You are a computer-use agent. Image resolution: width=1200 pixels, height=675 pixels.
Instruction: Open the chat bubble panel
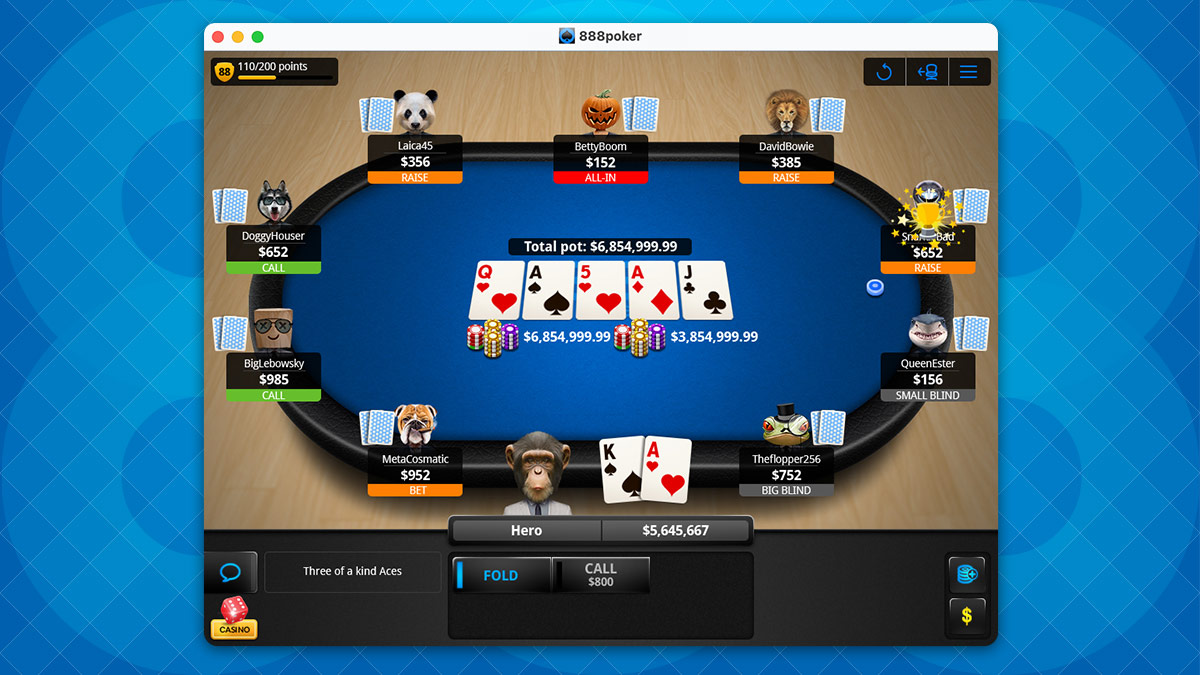click(231, 573)
